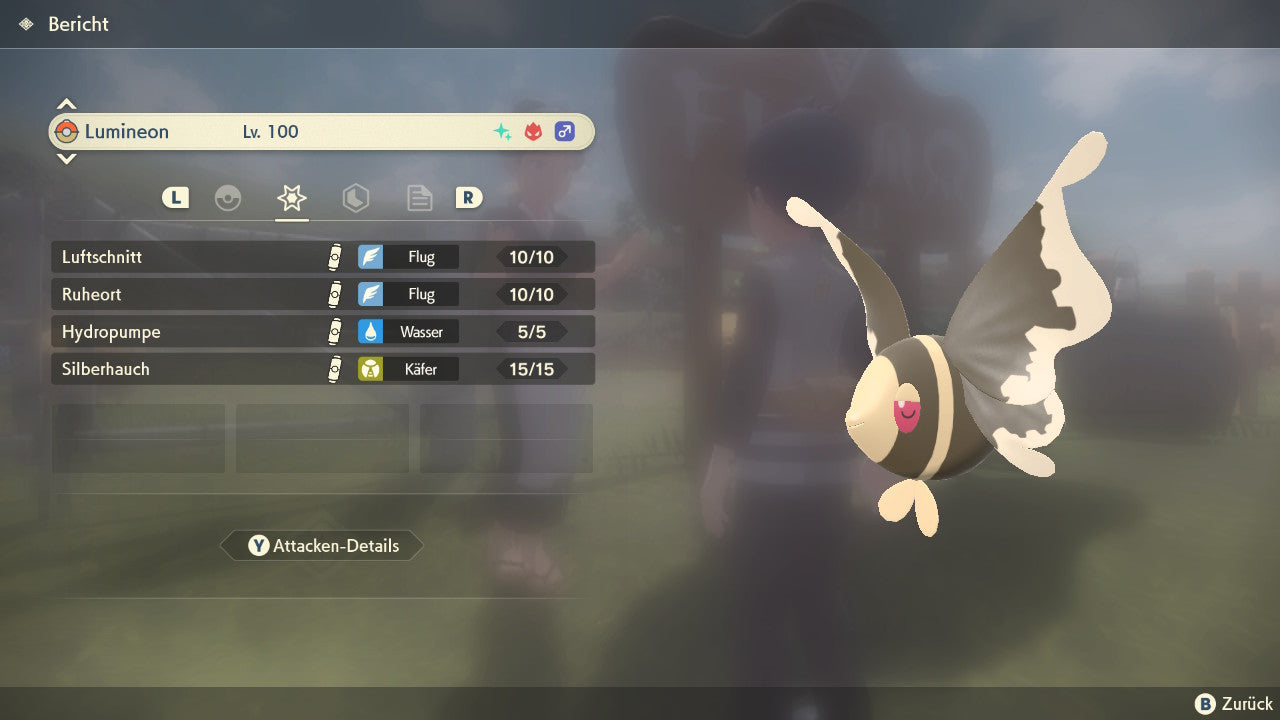Select the Hydropumpe move row
Viewport: 1280px width, 720px height.
322,332
